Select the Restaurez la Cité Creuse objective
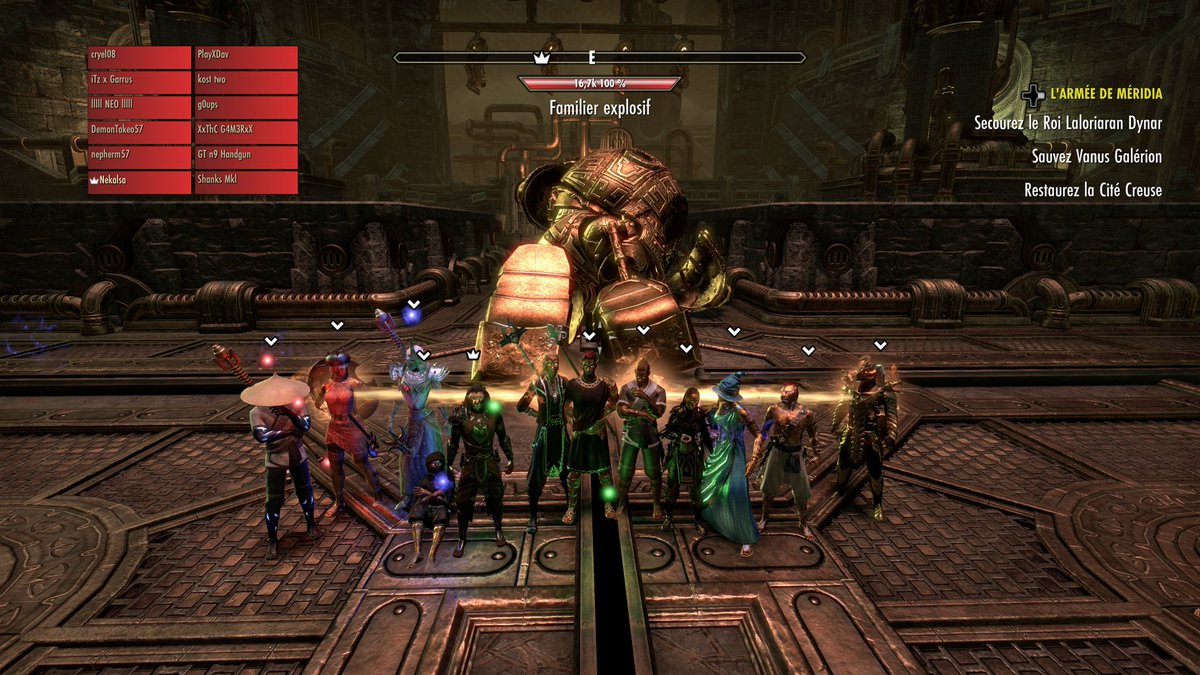Screen dimensions: 1200x675 pyautogui.click(x=1092, y=190)
